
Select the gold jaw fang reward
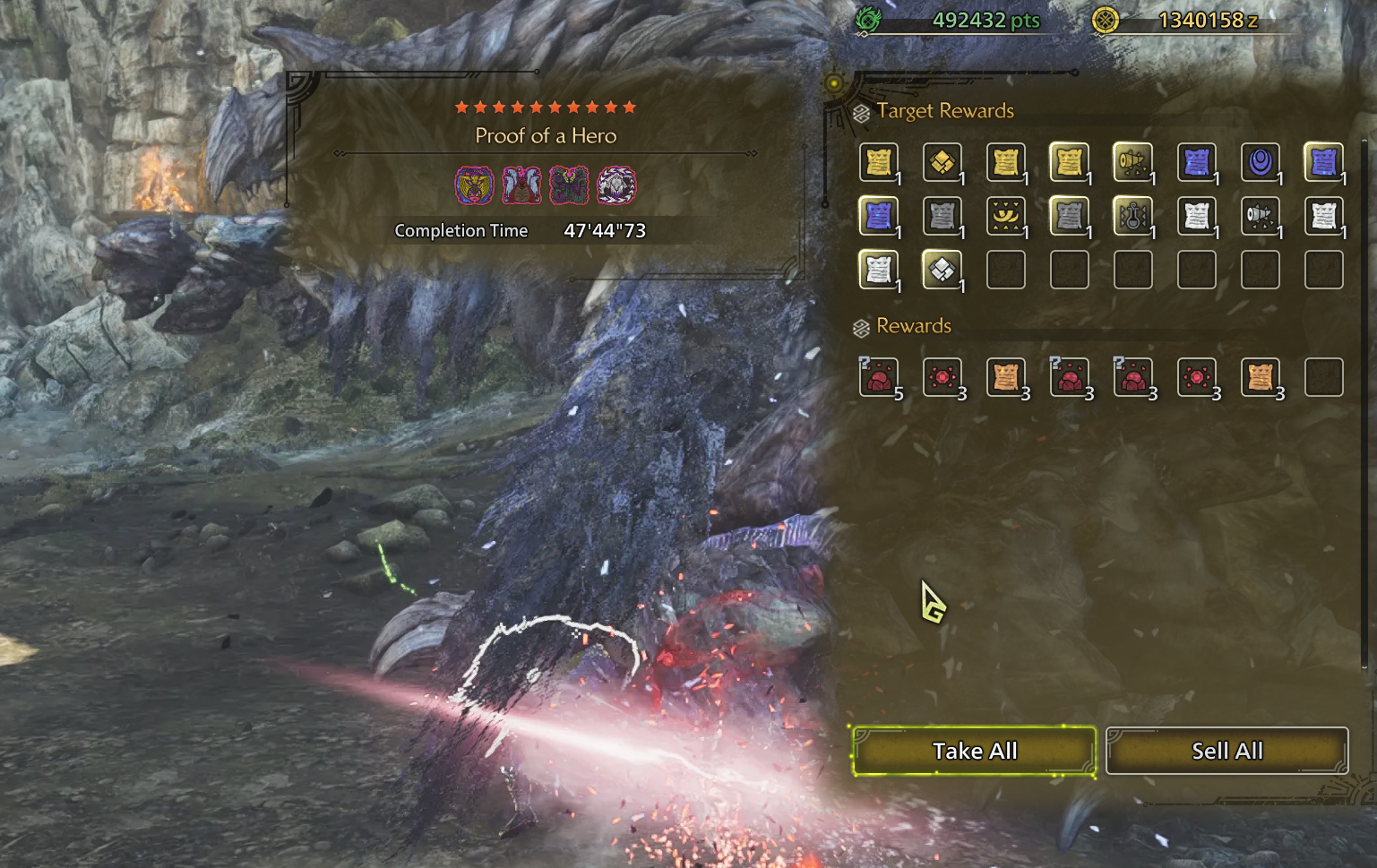[x=1005, y=216]
